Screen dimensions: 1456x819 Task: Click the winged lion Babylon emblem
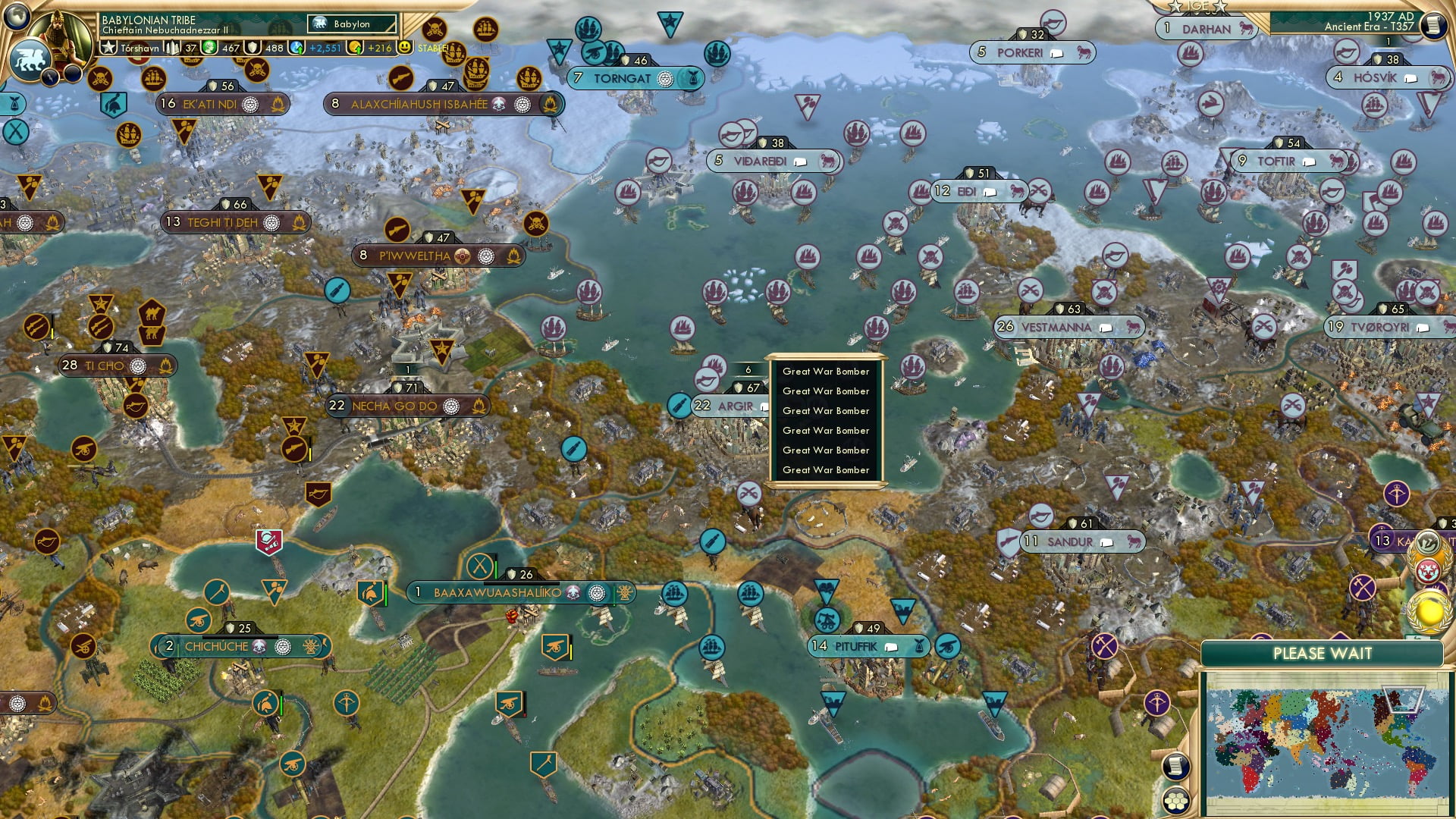29,59
